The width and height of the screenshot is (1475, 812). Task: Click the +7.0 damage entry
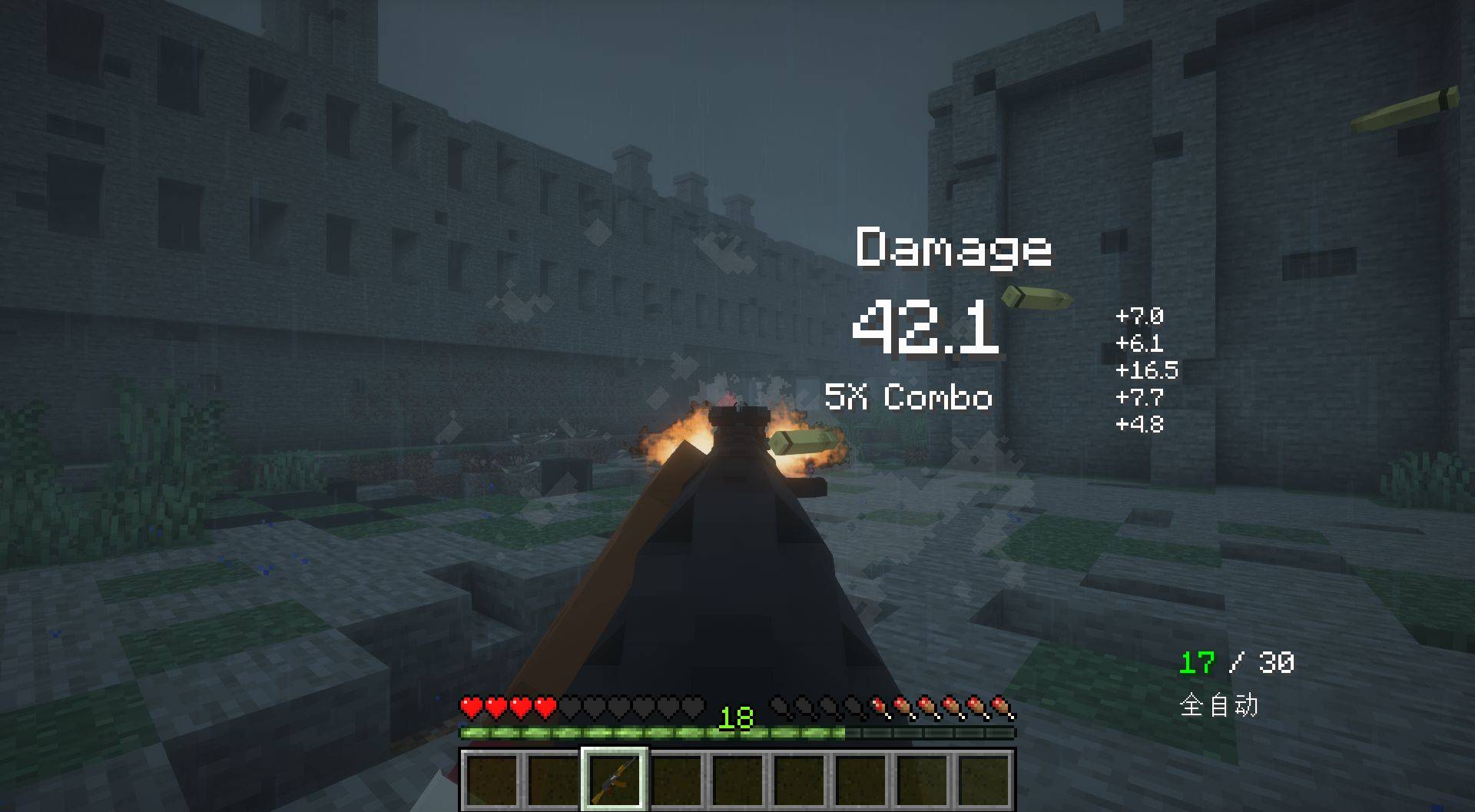pyautogui.click(x=1140, y=318)
